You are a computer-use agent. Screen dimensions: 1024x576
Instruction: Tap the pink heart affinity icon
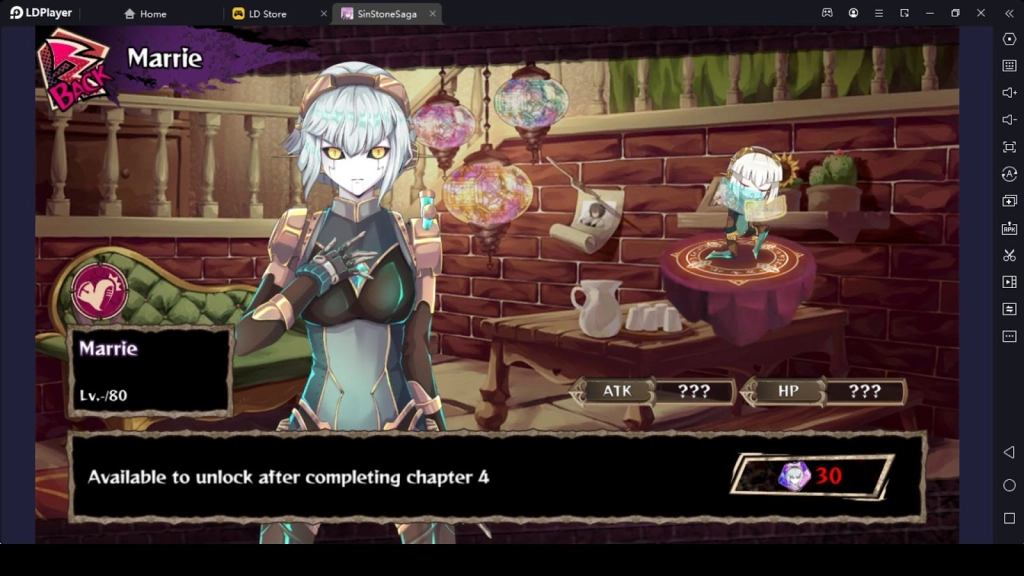point(100,292)
